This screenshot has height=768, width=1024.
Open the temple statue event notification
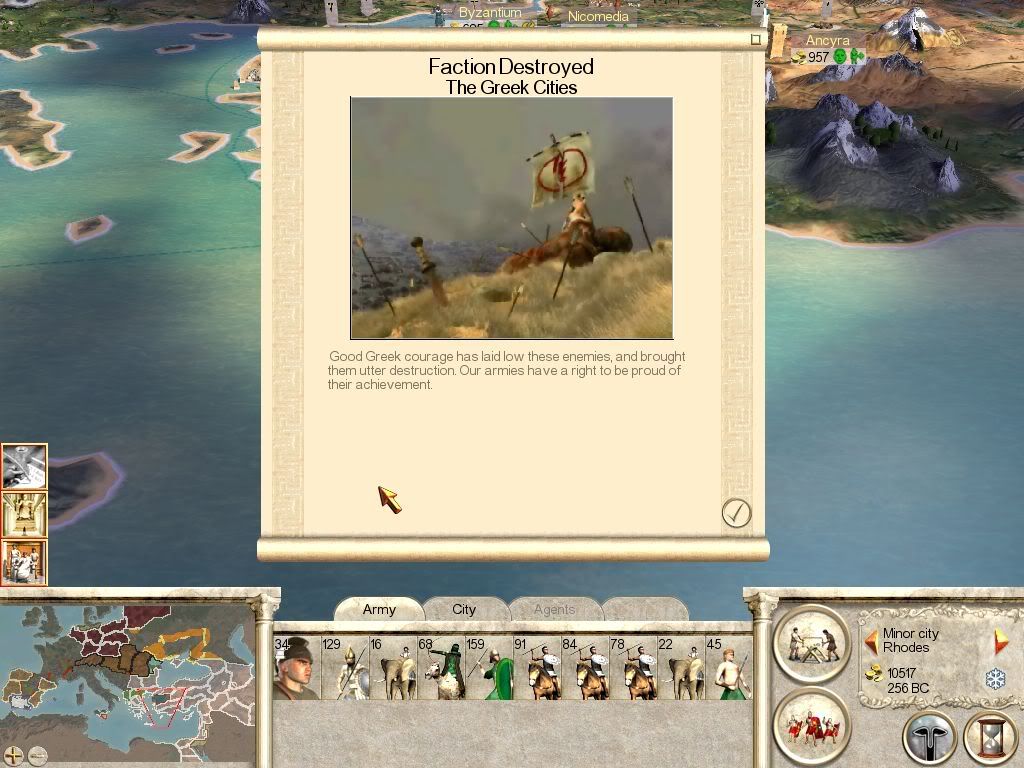coord(24,514)
